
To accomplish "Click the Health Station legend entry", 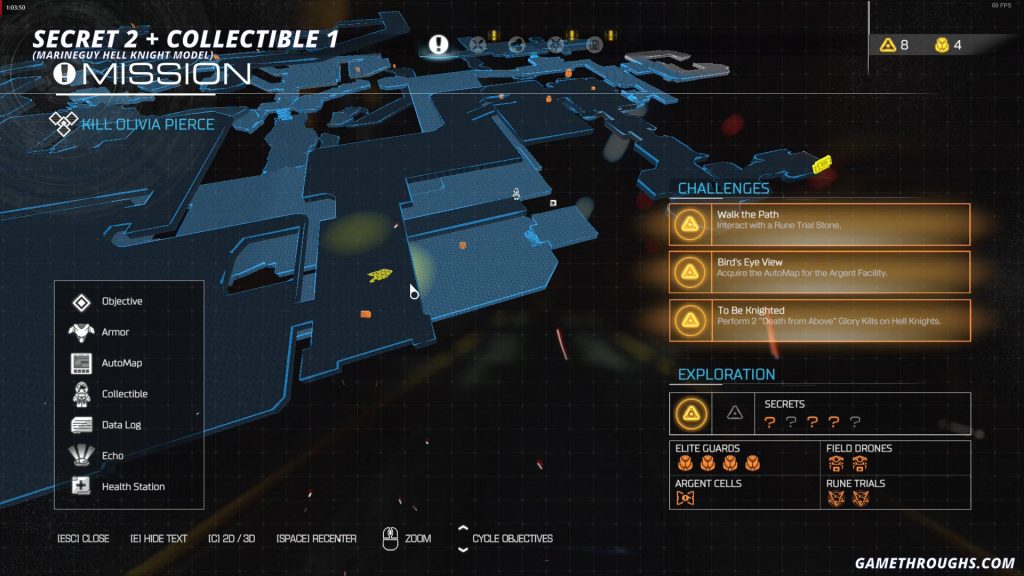I will [x=133, y=487].
